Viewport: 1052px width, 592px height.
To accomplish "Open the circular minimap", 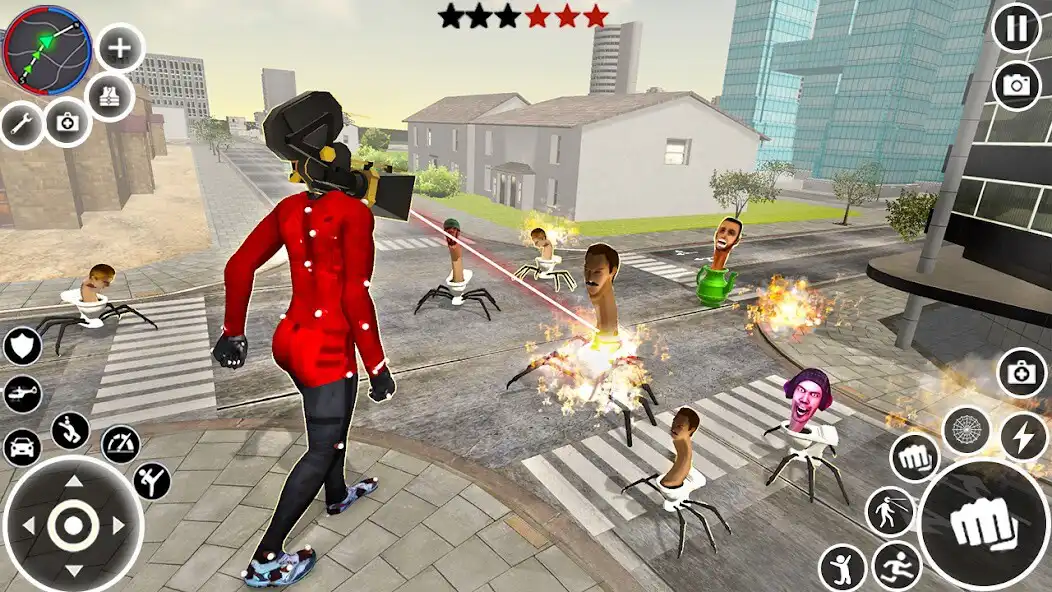I will click(47, 49).
